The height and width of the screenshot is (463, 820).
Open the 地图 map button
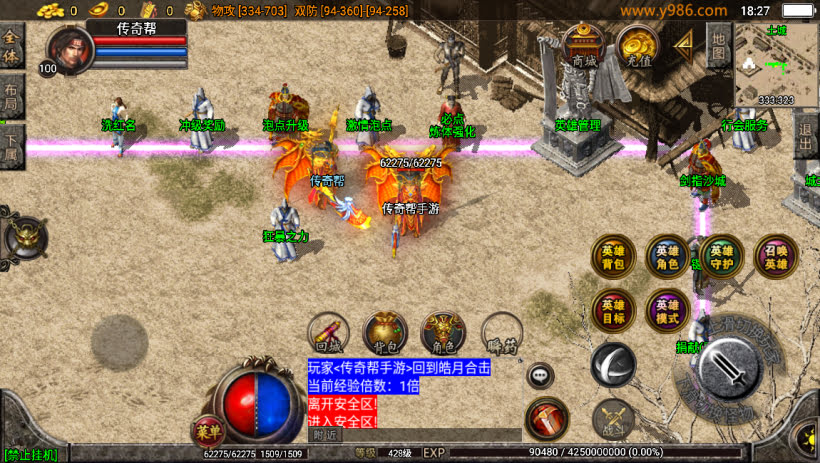pyautogui.click(x=718, y=45)
